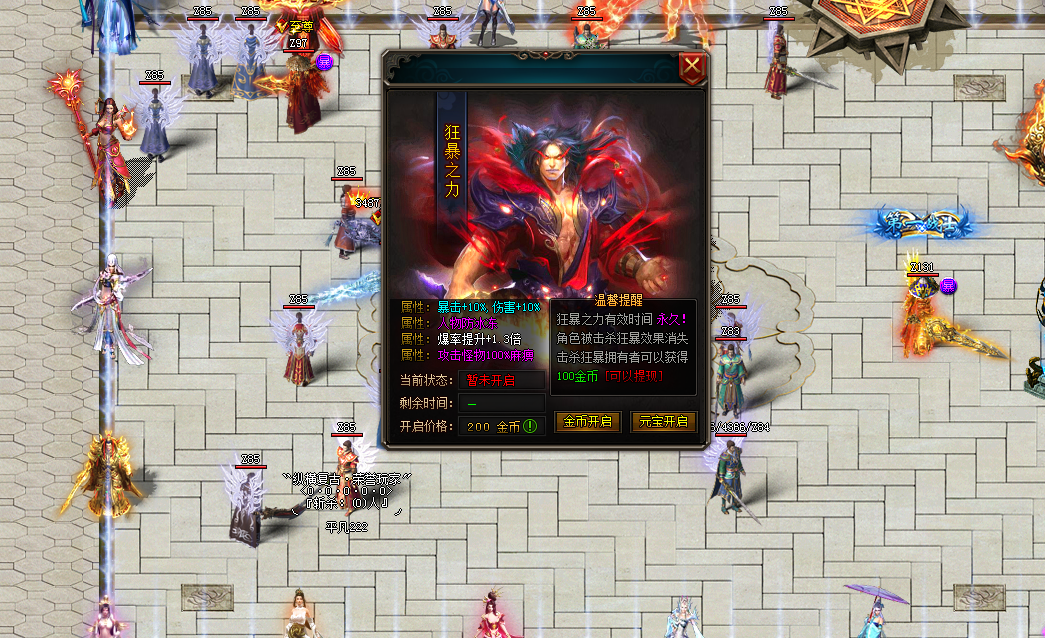This screenshot has width=1045, height=638.
Task: Choose the 元宝开启 button
Action: (663, 421)
